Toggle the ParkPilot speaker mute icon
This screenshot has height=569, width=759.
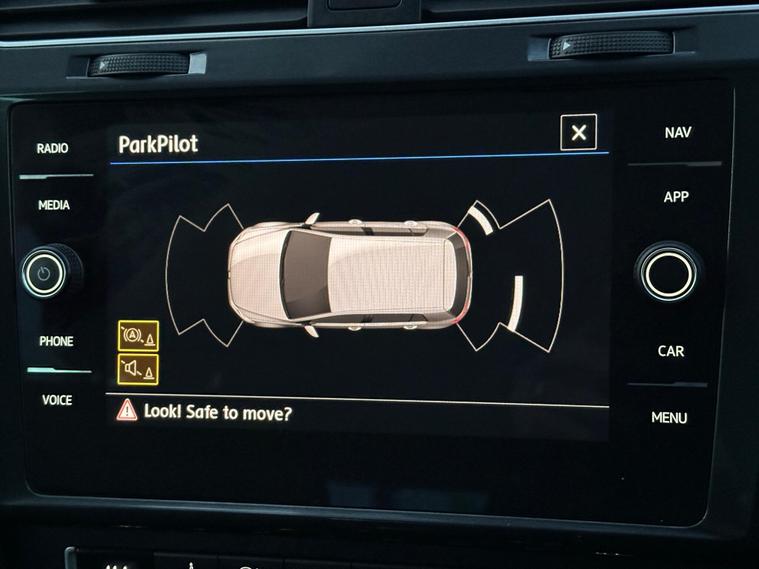[138, 370]
